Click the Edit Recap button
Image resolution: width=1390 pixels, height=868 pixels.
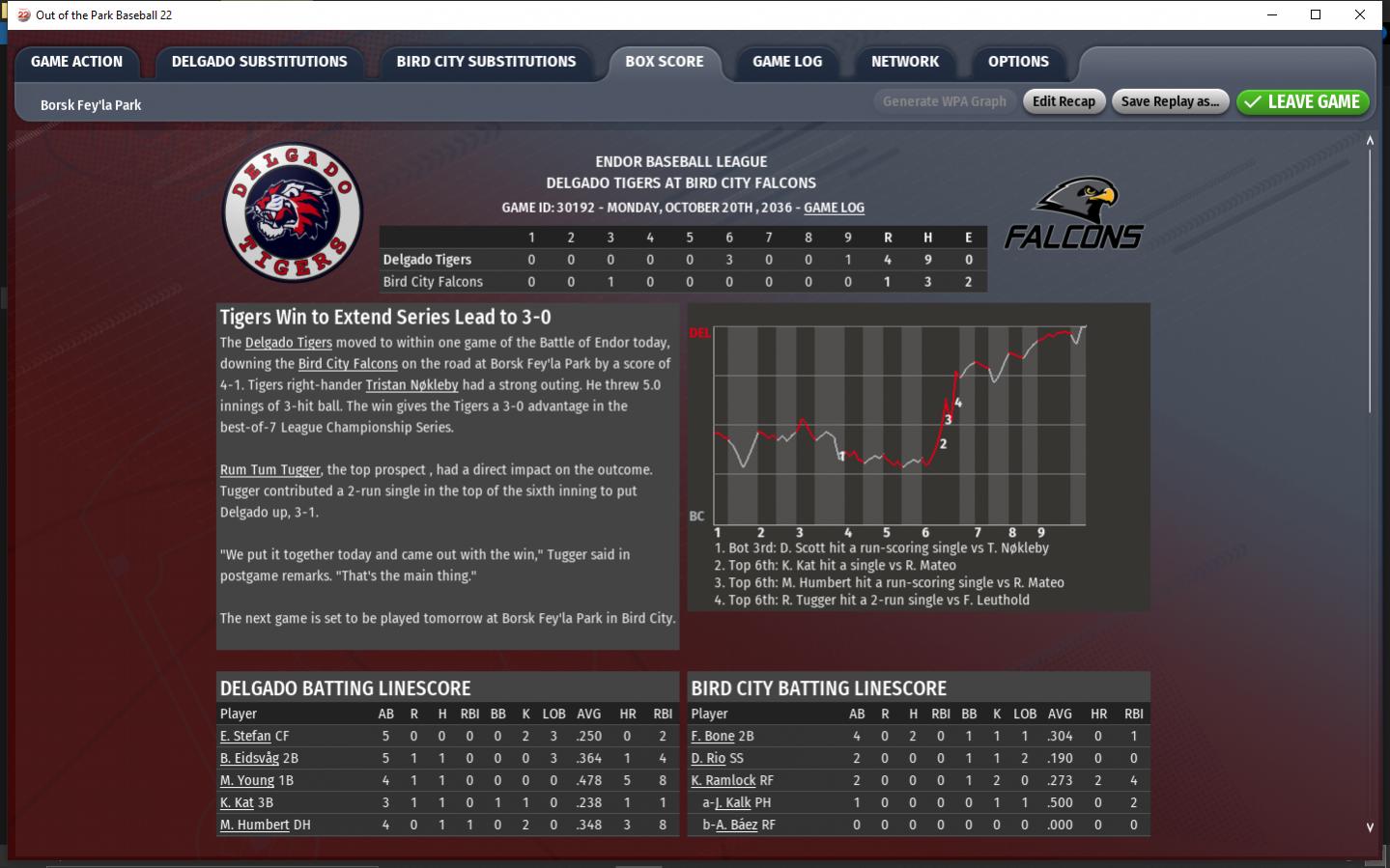[1064, 101]
